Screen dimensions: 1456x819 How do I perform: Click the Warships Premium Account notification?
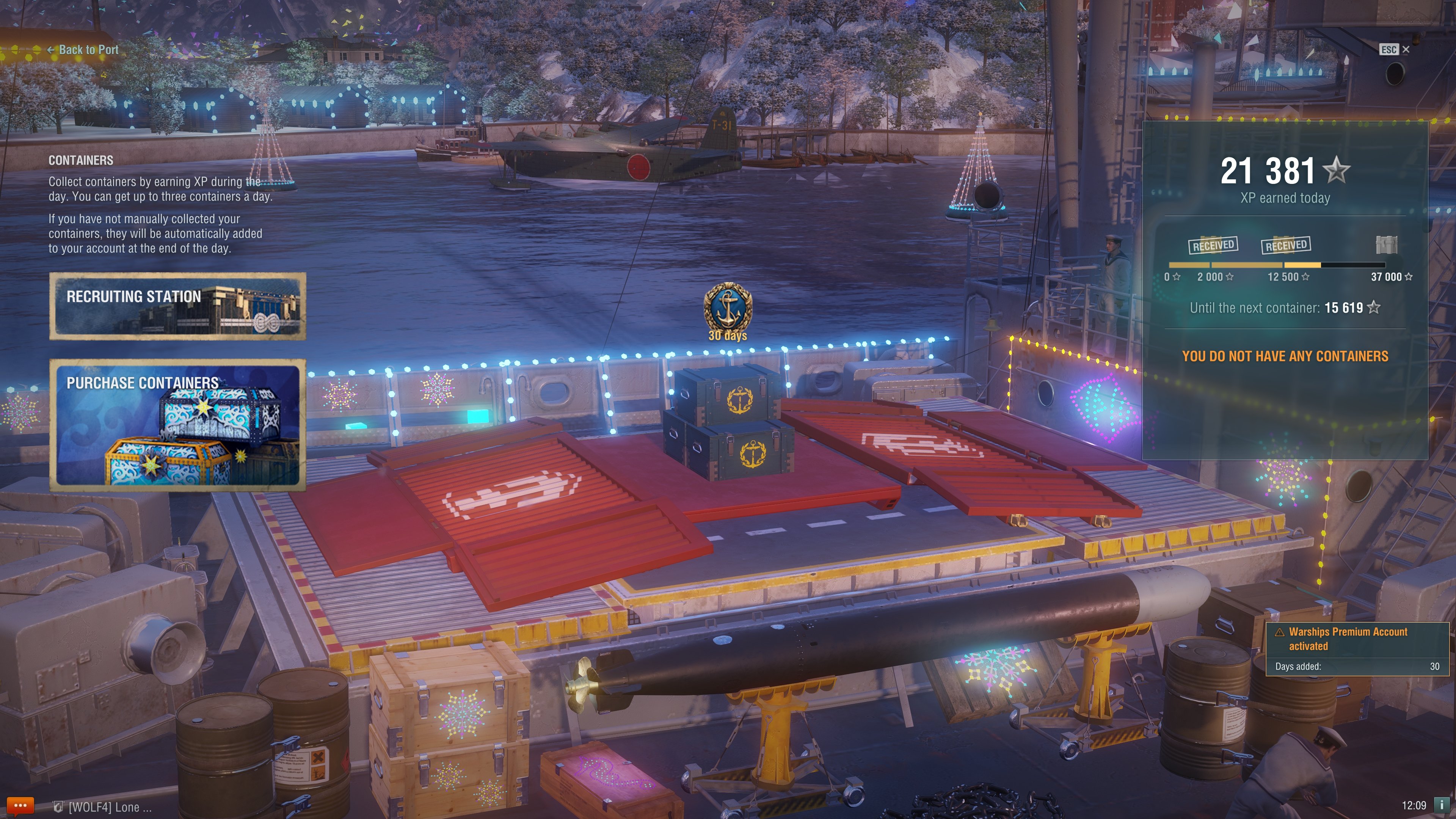[1357, 648]
